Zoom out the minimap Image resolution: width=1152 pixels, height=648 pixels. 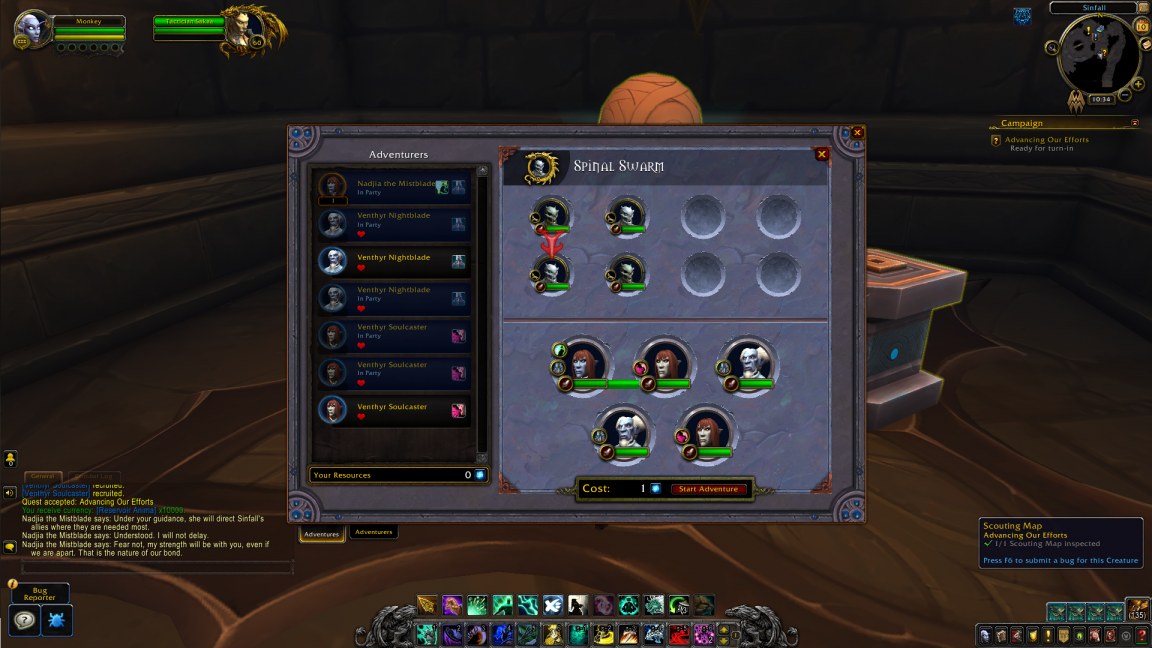1125,96
